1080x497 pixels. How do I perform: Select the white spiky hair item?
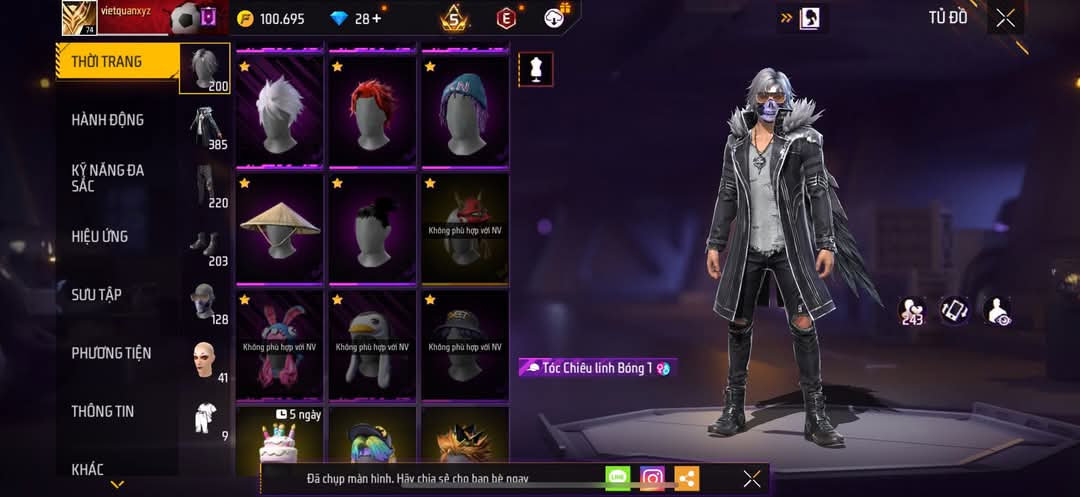(x=279, y=110)
